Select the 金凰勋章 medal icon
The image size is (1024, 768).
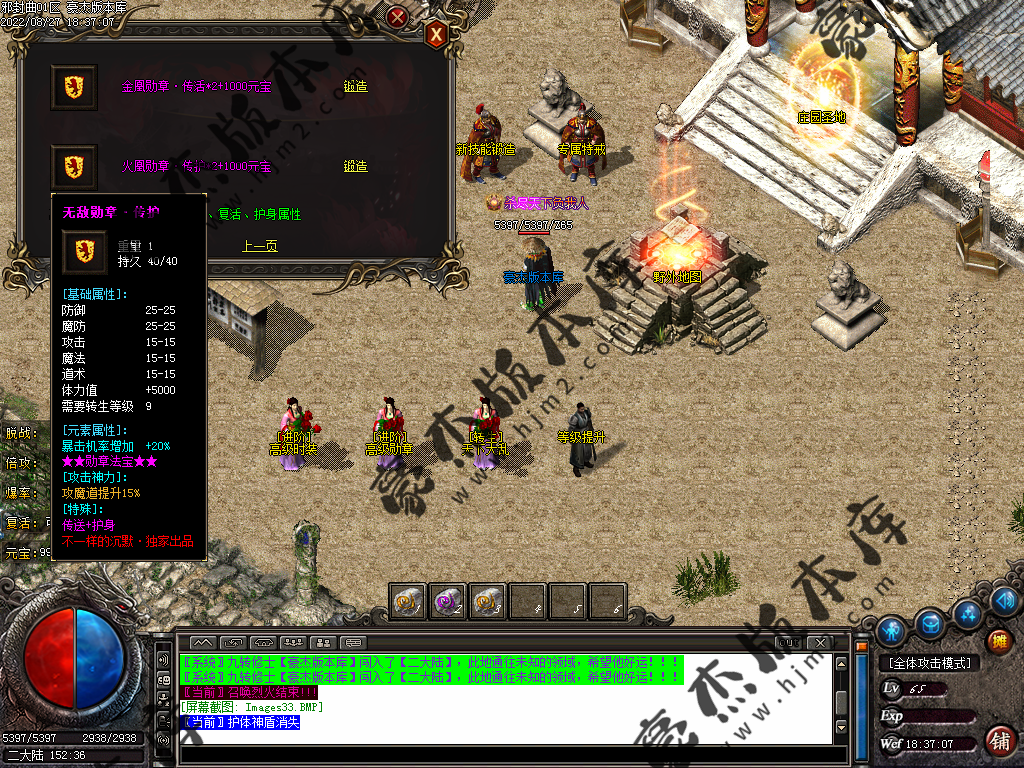74,87
